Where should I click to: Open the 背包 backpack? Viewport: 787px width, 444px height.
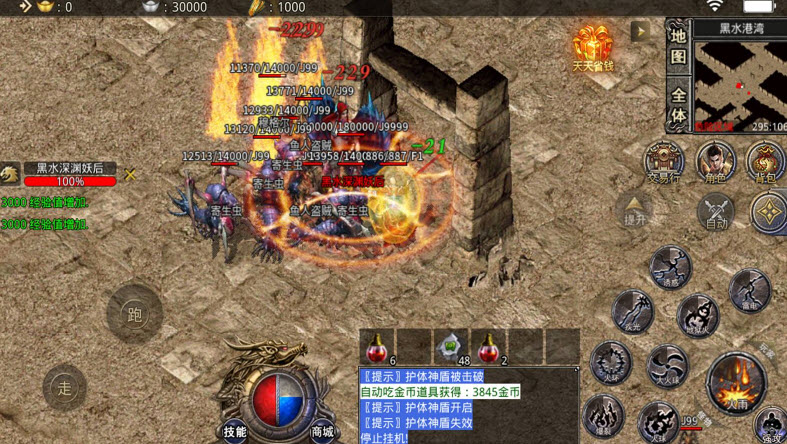(765, 163)
